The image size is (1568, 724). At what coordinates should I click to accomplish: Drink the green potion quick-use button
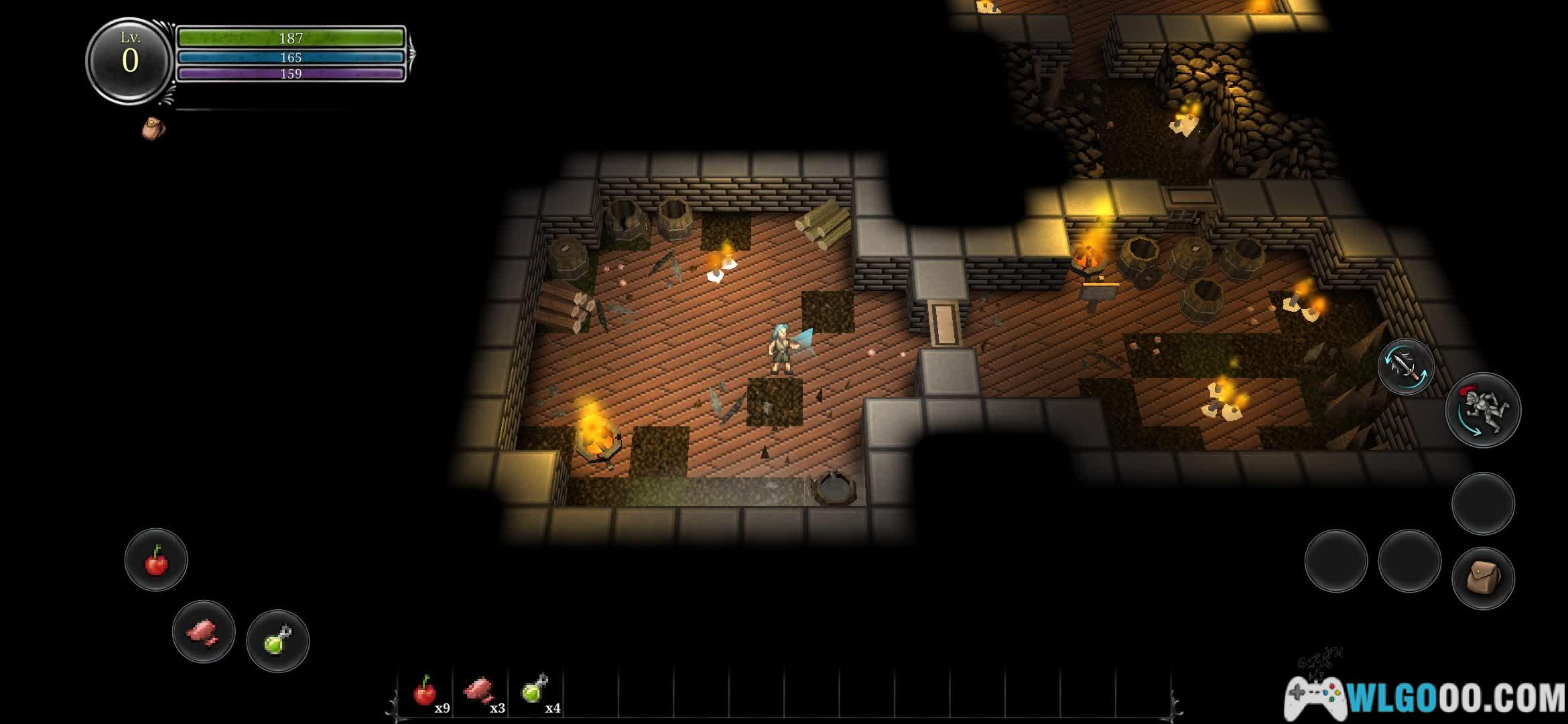pos(277,641)
